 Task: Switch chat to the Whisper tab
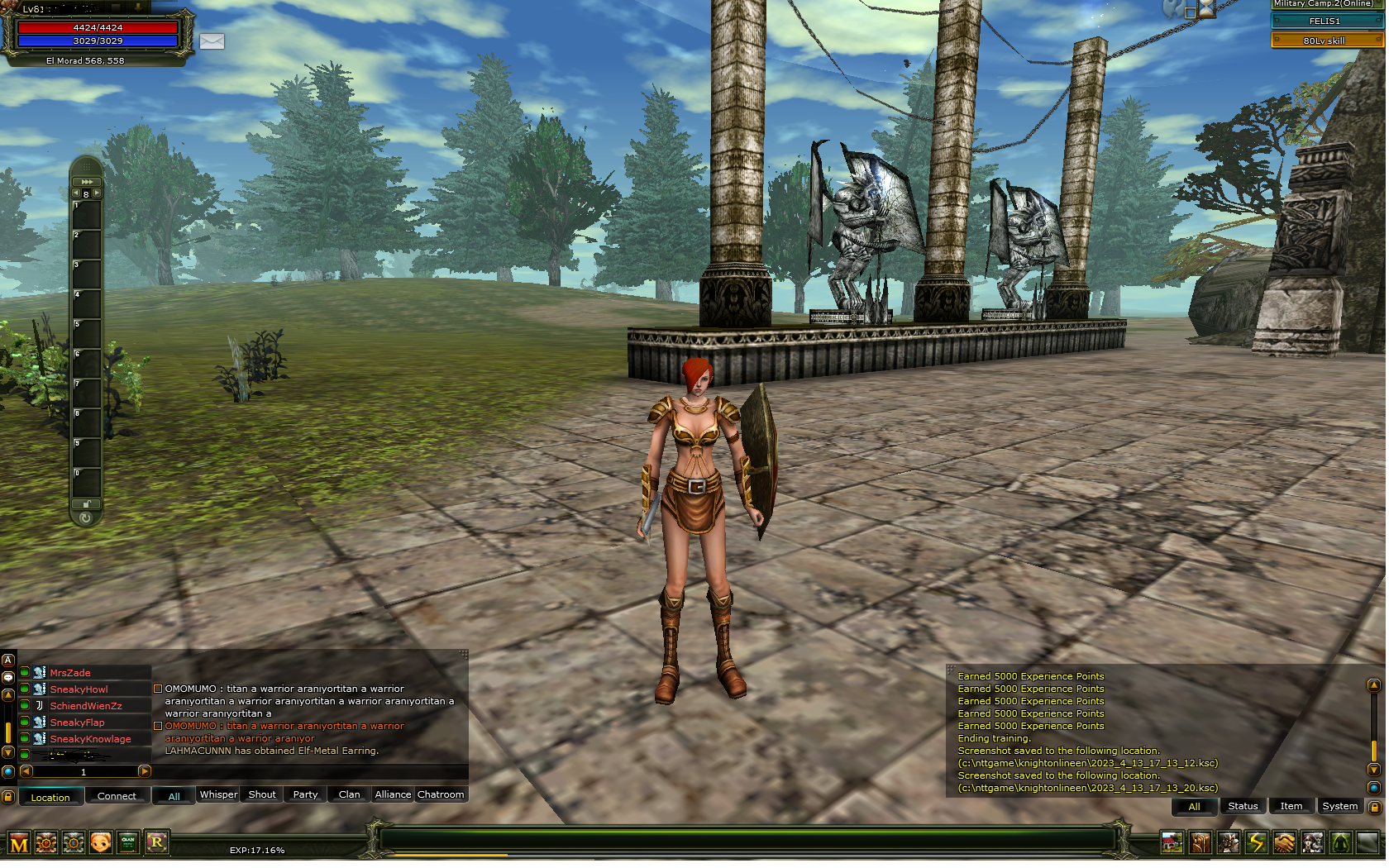click(x=218, y=794)
